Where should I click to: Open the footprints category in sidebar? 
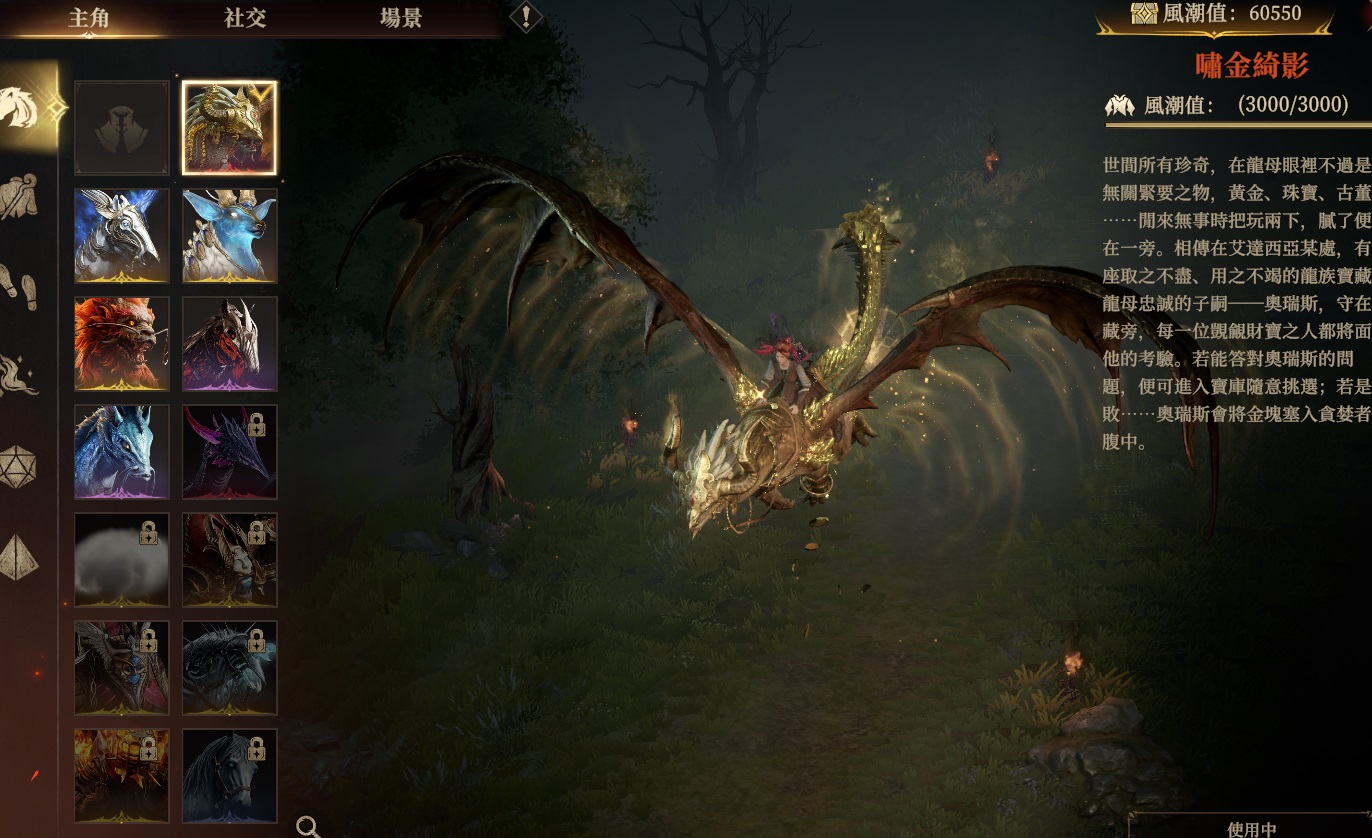coord(19,286)
